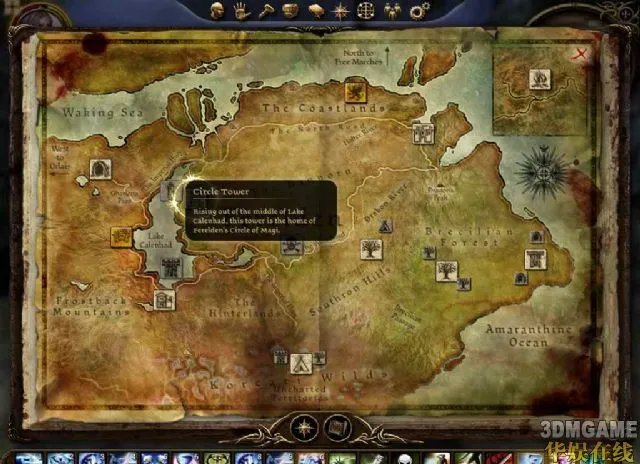Open the character record head icon

tap(215, 11)
